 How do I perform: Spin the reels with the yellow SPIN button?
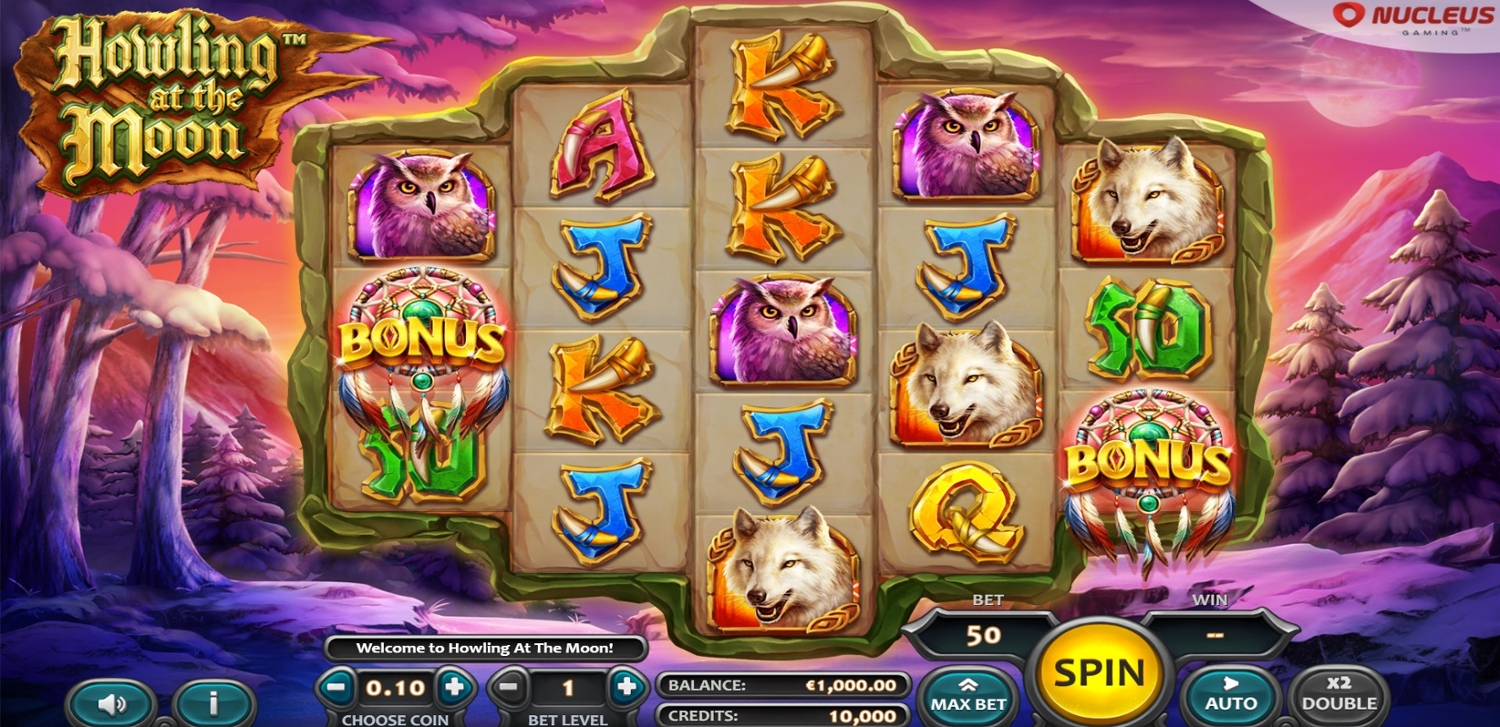click(1099, 671)
